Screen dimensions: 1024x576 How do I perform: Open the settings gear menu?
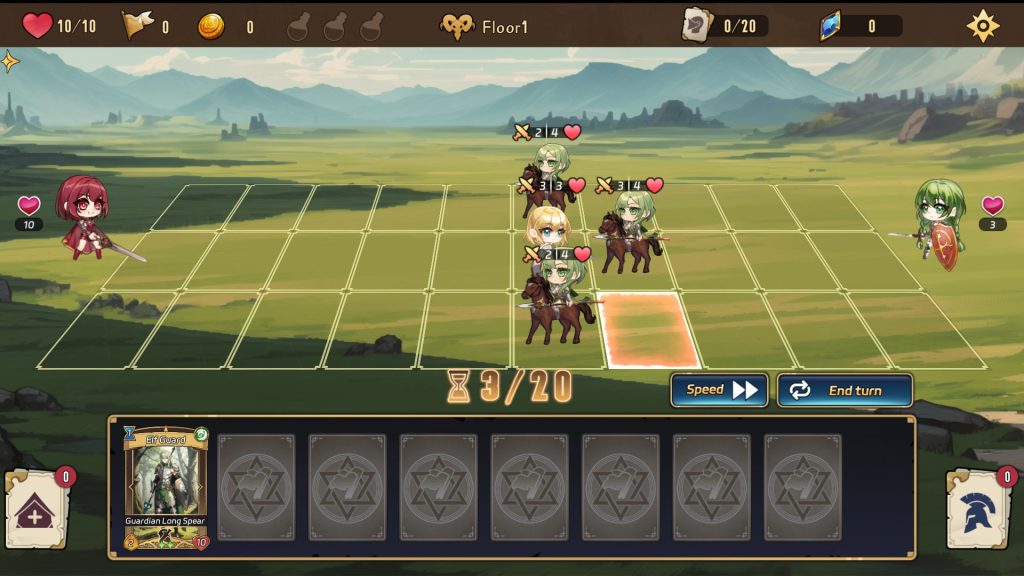[x=983, y=26]
